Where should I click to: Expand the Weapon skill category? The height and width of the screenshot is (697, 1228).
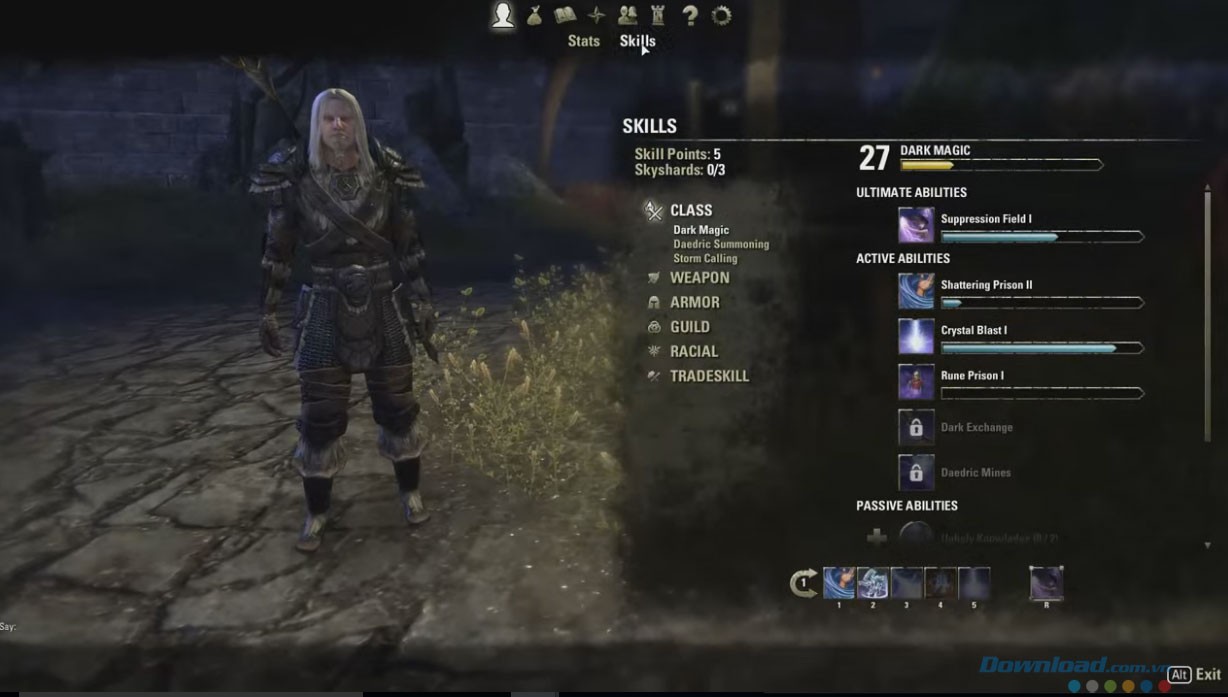click(x=699, y=278)
